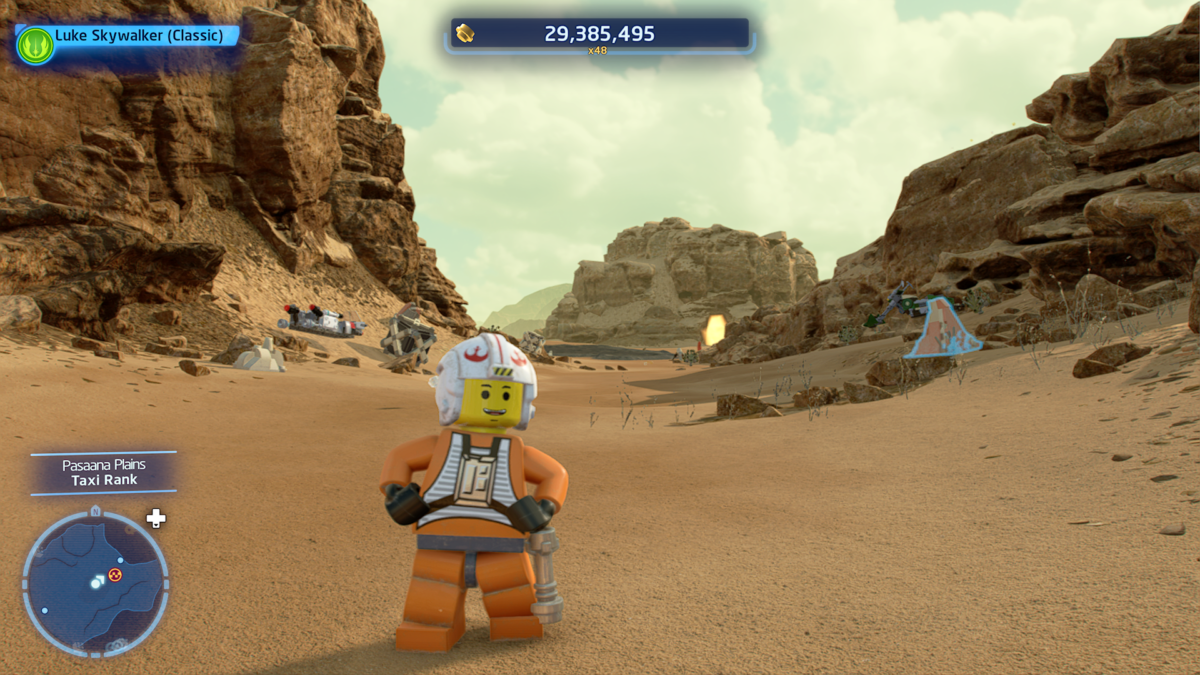
Task: Select the Luke Skywalker (Classic) character banner
Action: point(138,36)
